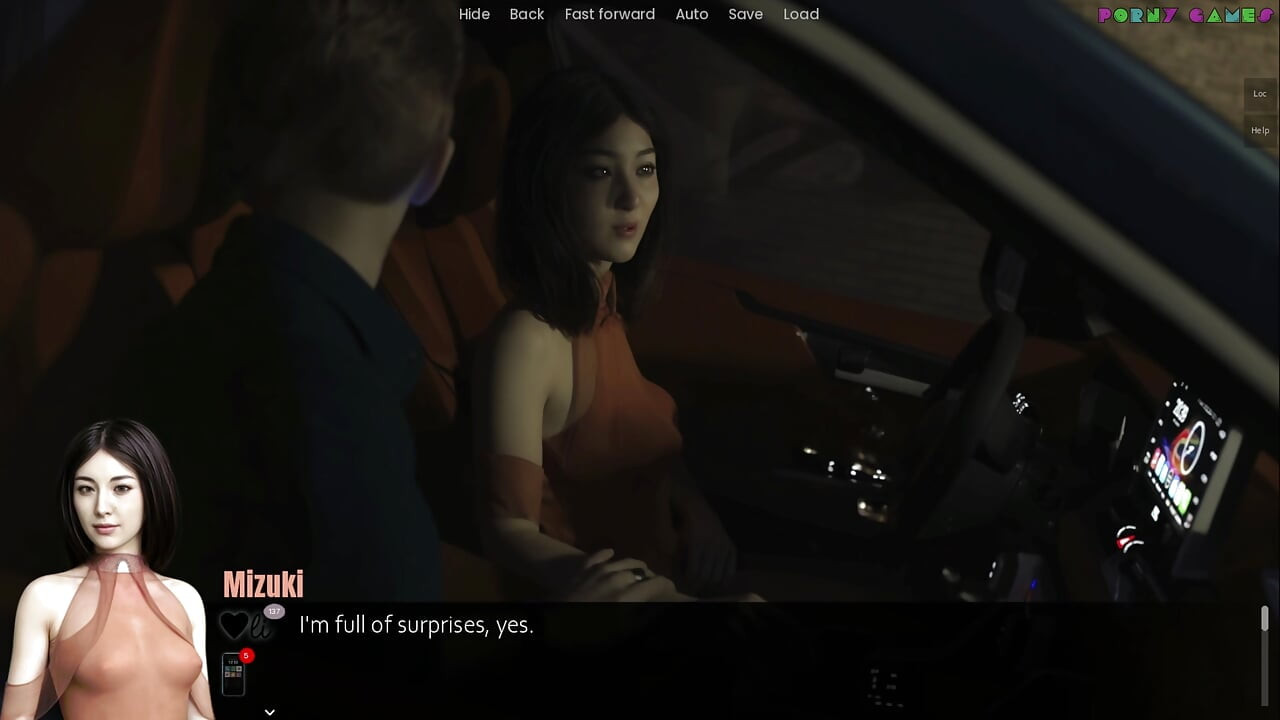Image resolution: width=1280 pixels, height=720 pixels.
Task: Open the Help panel
Action: 1259,130
